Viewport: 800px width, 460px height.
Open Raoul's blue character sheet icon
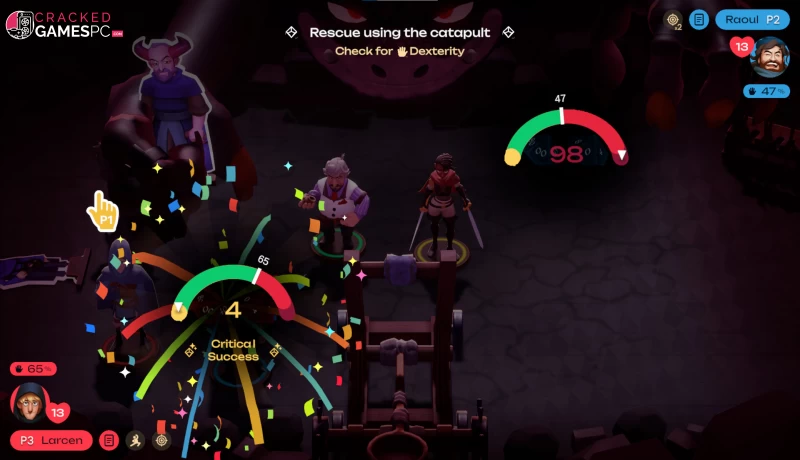(700, 19)
